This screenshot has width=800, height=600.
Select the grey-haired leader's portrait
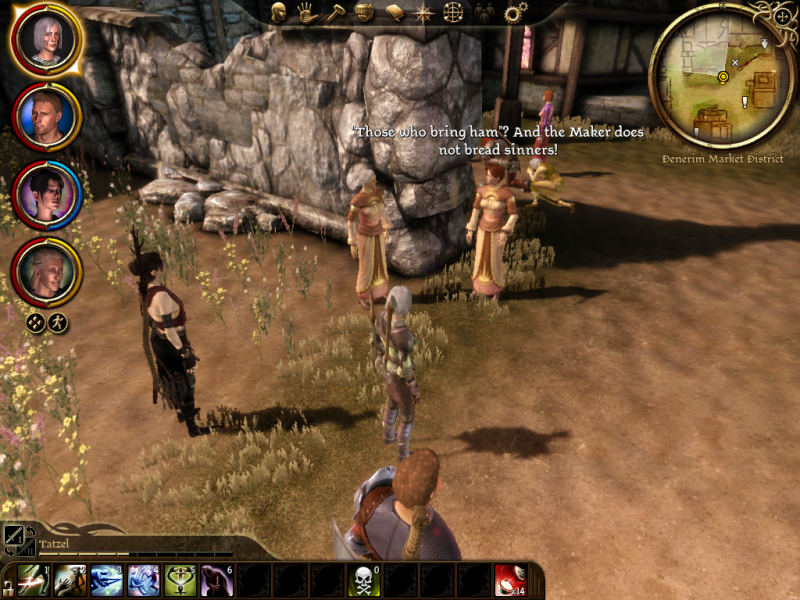[x=46, y=41]
